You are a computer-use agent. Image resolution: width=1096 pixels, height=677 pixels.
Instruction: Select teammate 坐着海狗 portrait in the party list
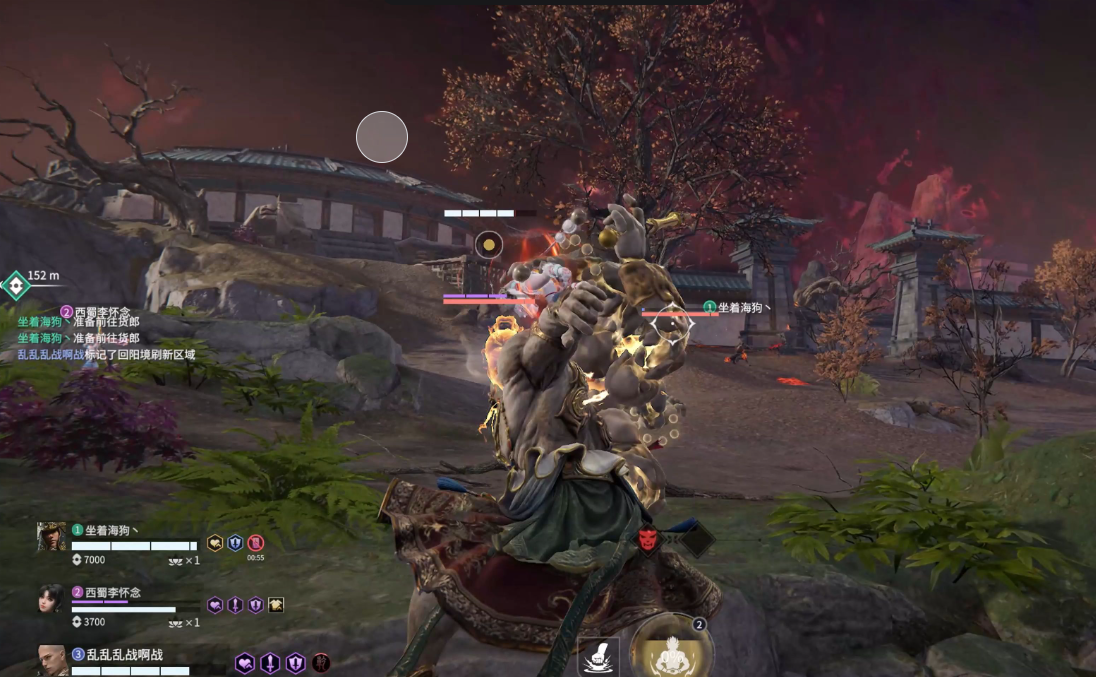52,536
